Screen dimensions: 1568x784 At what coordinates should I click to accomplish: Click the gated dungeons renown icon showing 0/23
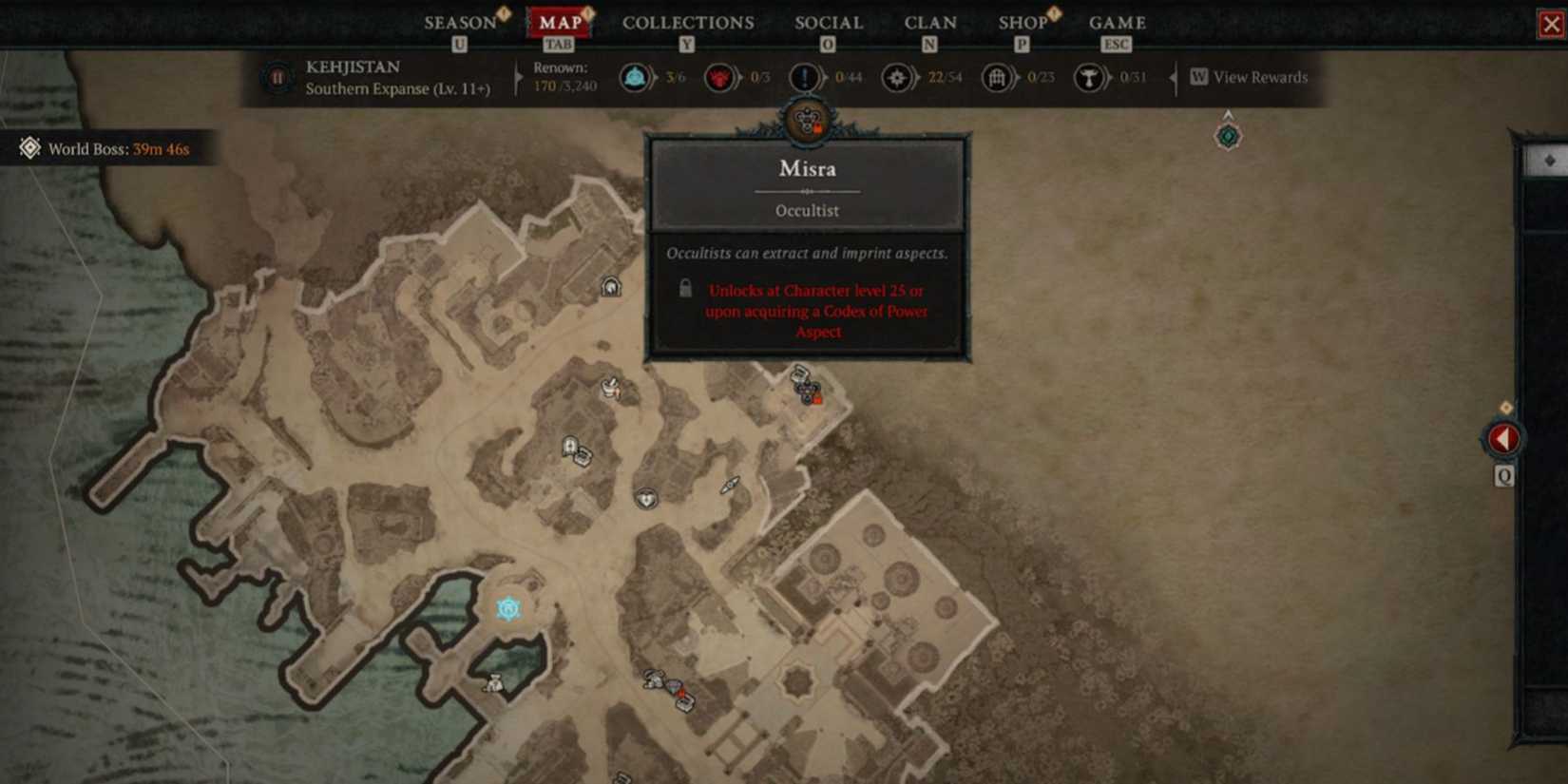pyautogui.click(x=997, y=78)
